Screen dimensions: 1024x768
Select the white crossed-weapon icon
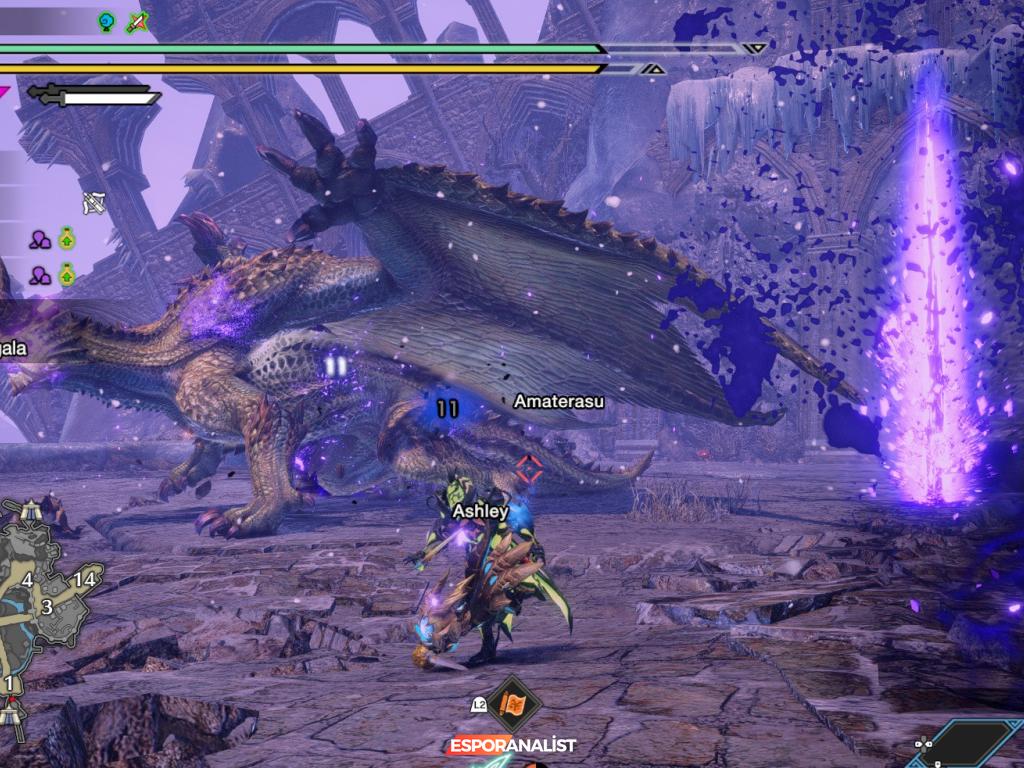coord(95,203)
